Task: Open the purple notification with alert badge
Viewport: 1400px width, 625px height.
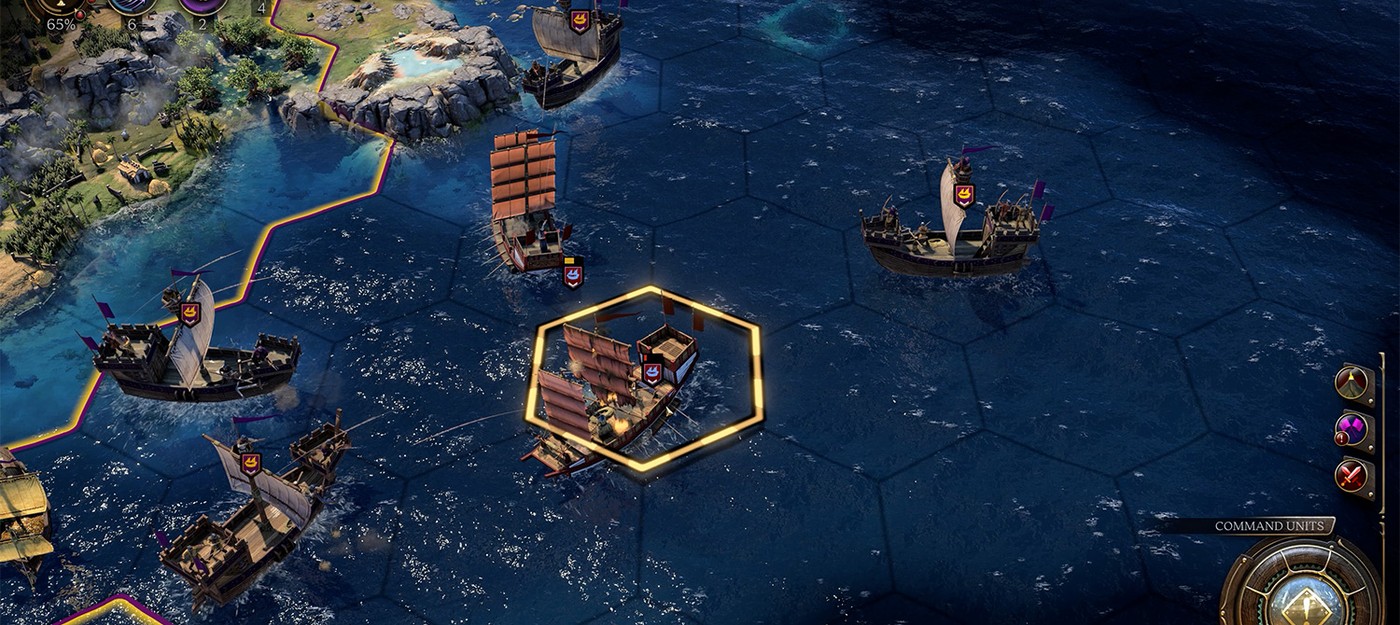Action: tap(1353, 430)
